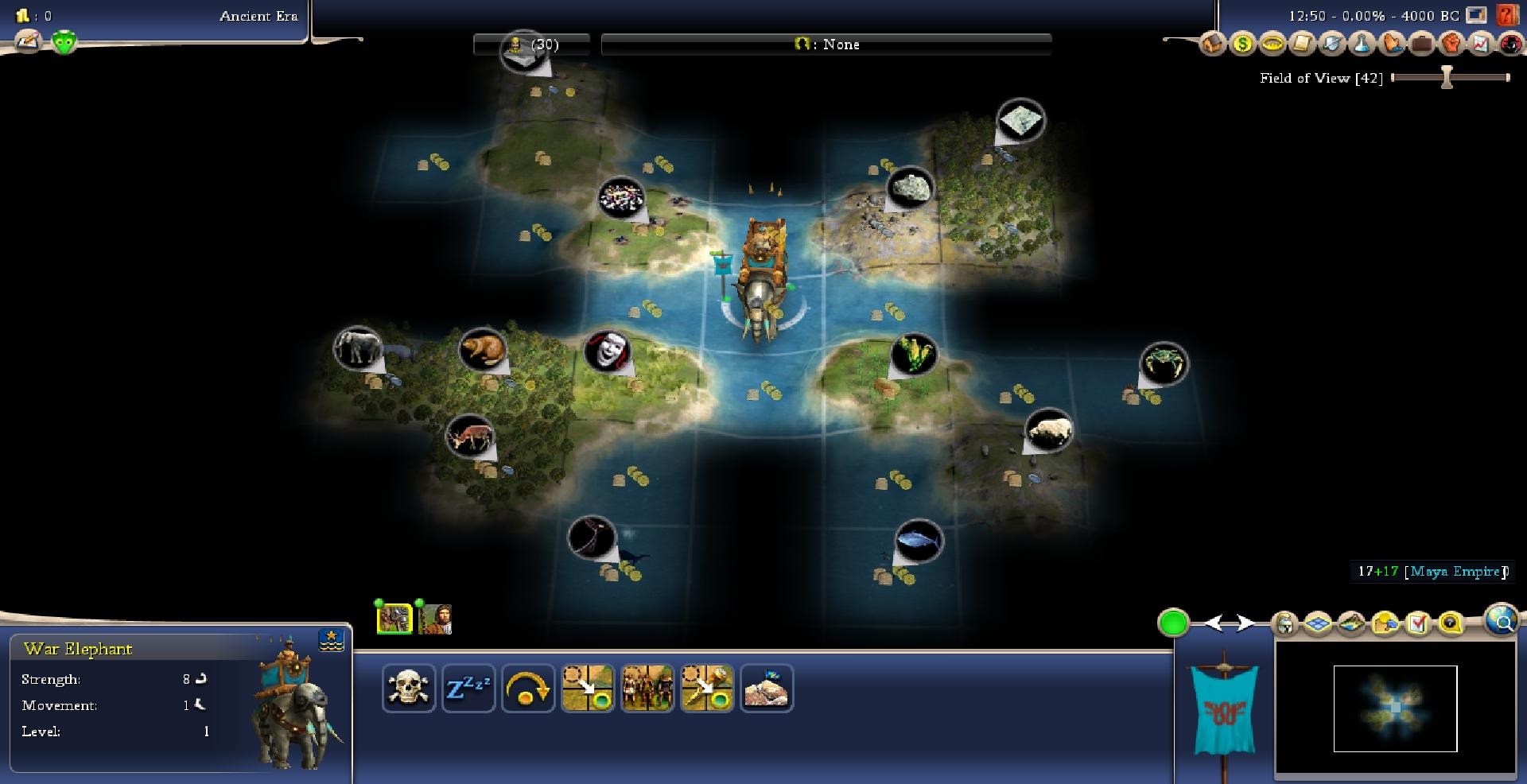Skip this unit's turn
1527x784 pixels.
tap(528, 689)
